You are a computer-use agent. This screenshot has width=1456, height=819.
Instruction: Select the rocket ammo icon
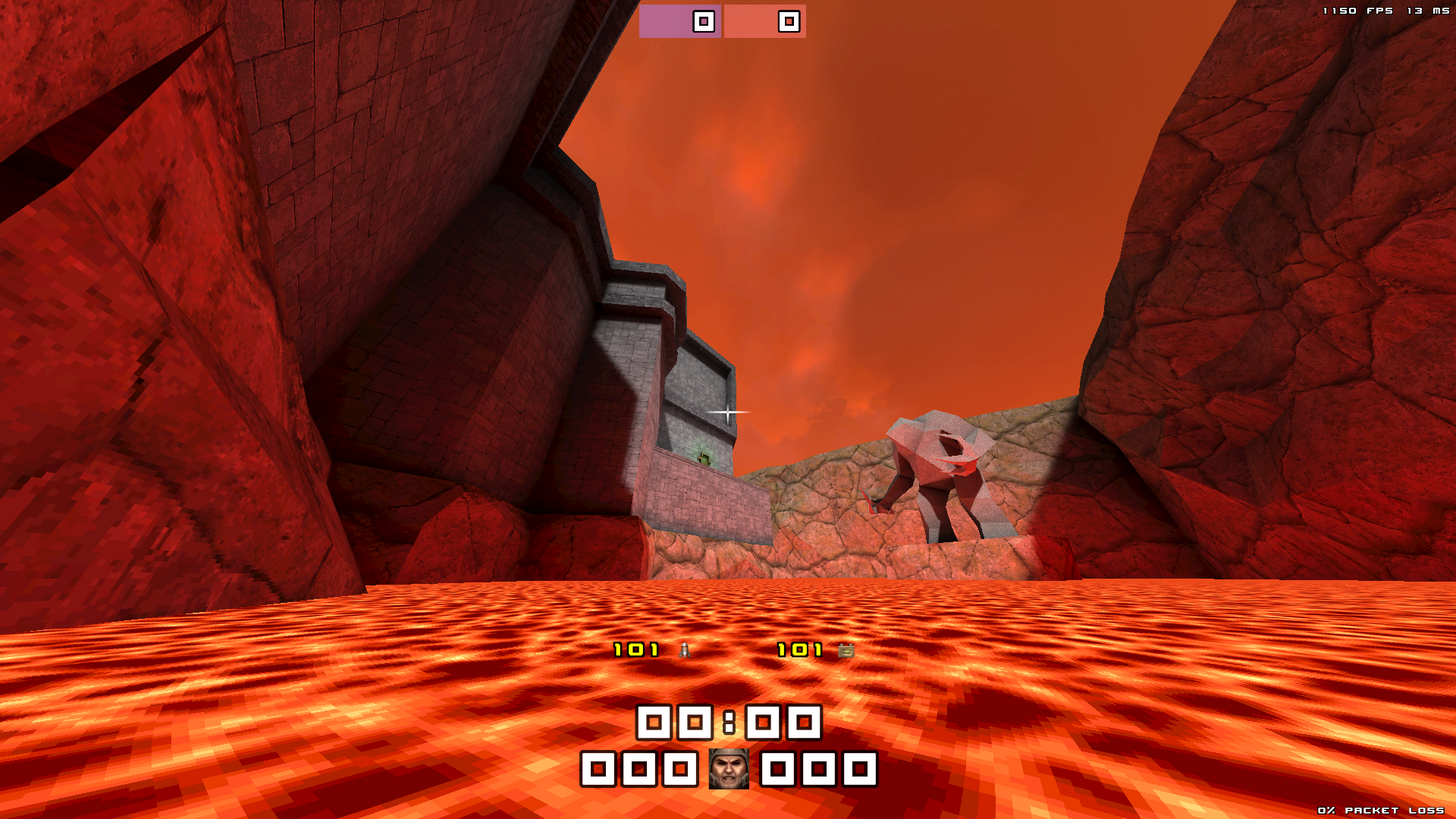pyautogui.click(x=685, y=650)
